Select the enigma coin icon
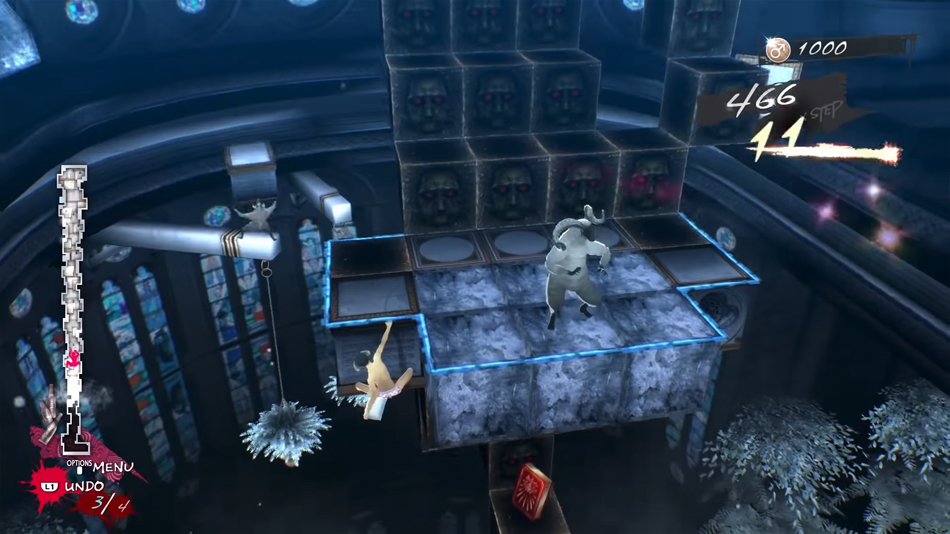The image size is (950, 534). [777, 49]
